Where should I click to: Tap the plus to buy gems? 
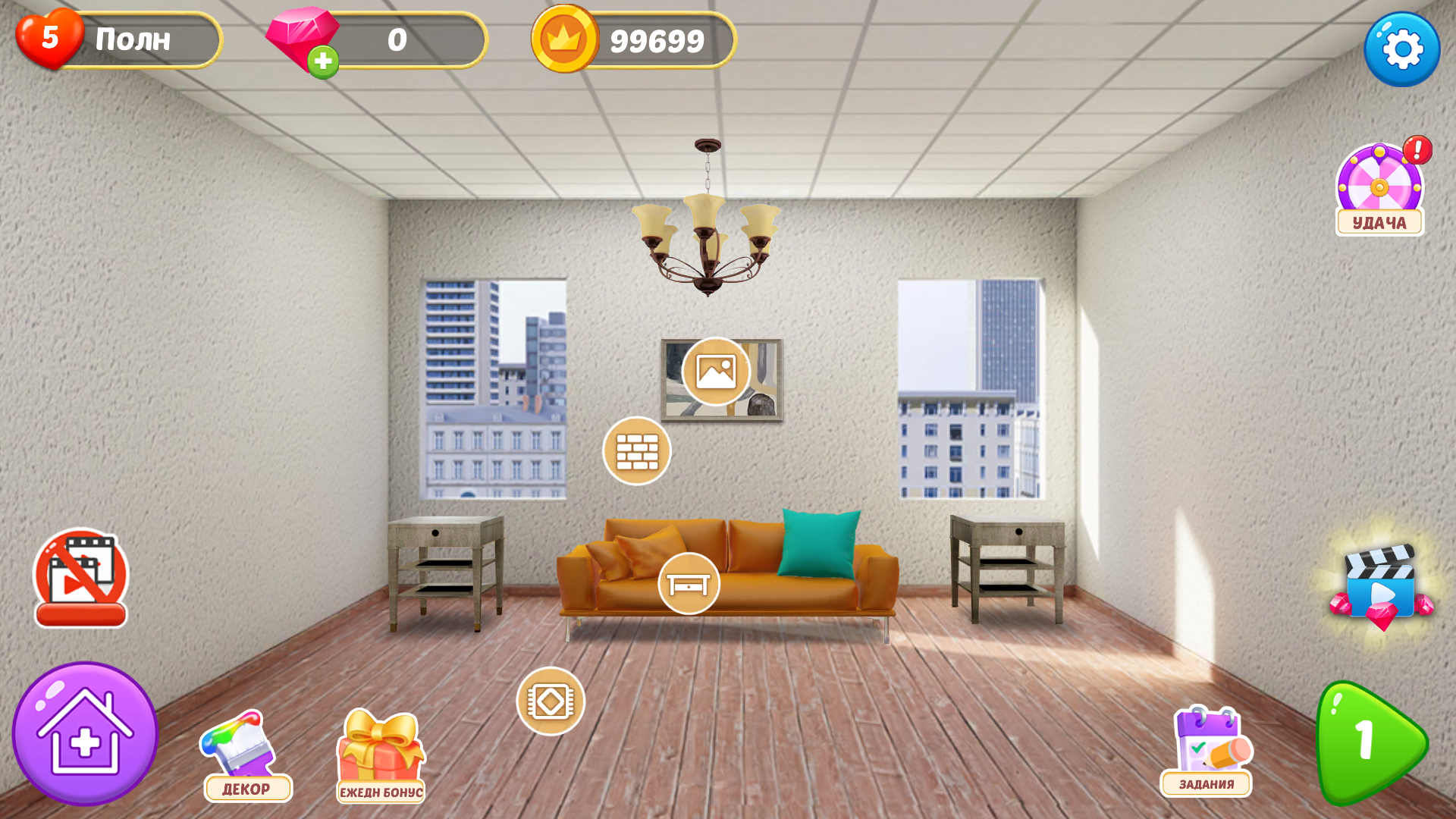325,62
